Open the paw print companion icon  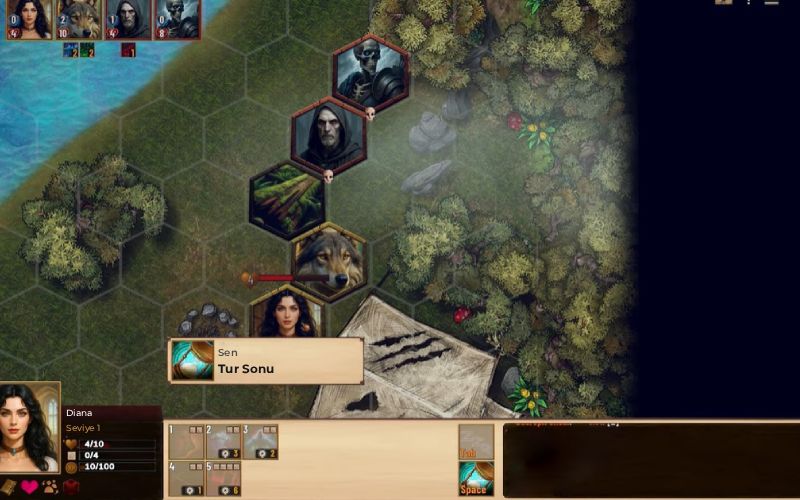49,488
